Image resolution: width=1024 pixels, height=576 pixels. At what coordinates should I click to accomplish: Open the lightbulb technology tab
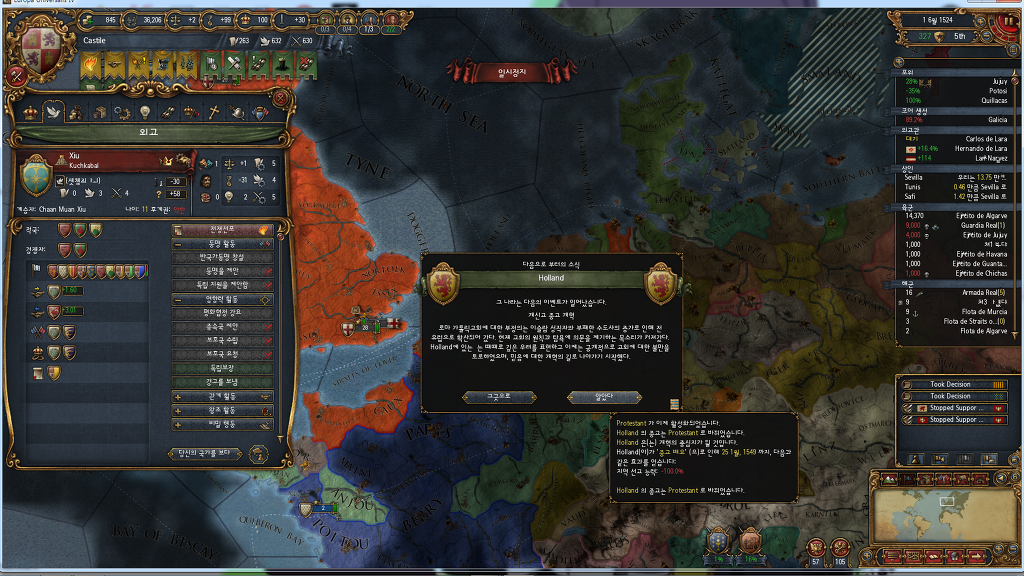click(144, 112)
